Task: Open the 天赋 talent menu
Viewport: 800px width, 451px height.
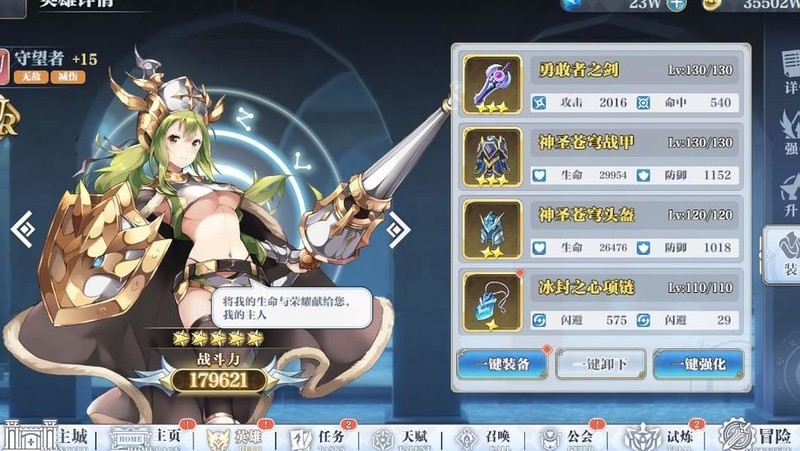Action: [x=400, y=437]
